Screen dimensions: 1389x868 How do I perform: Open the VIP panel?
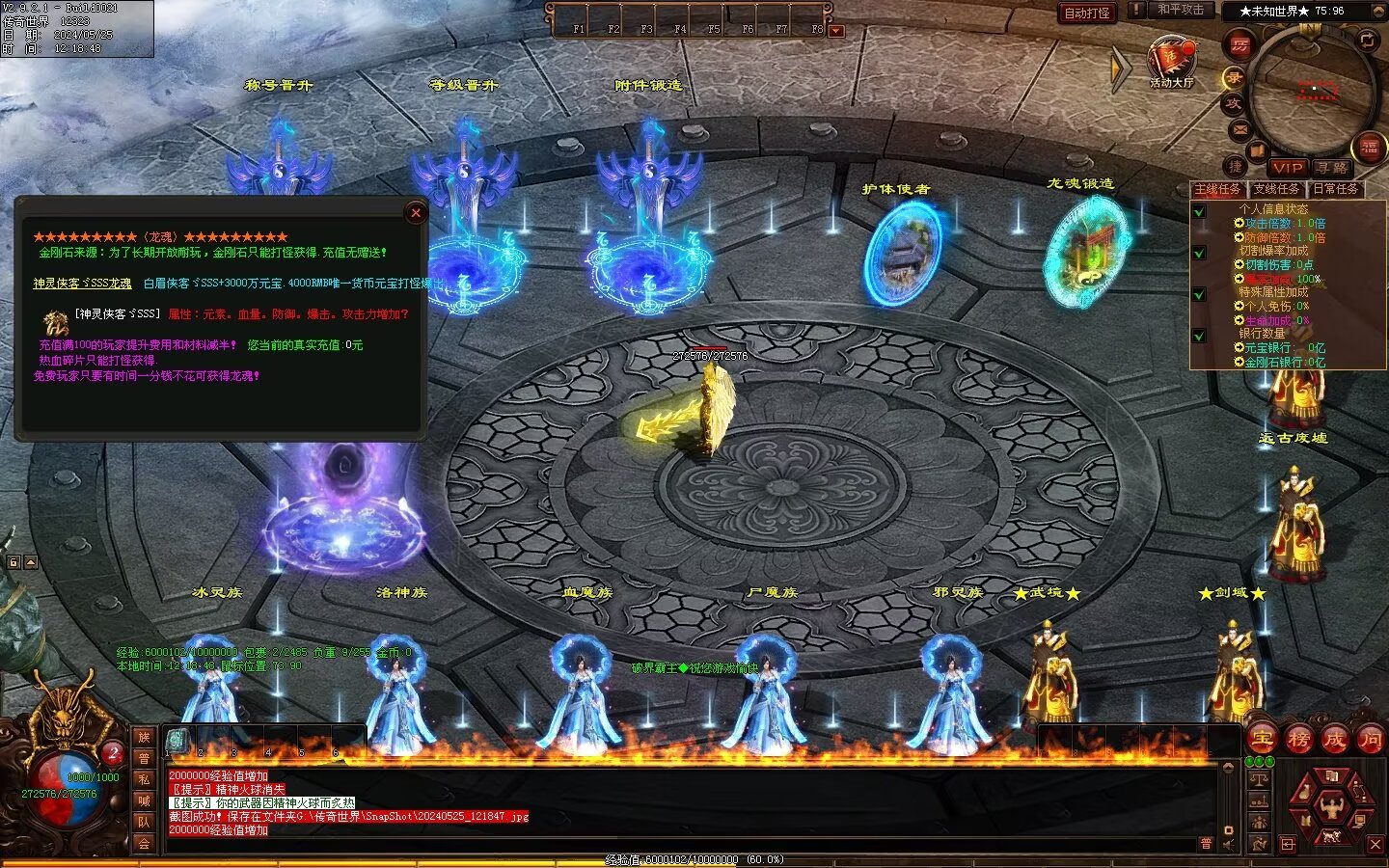tap(1287, 168)
